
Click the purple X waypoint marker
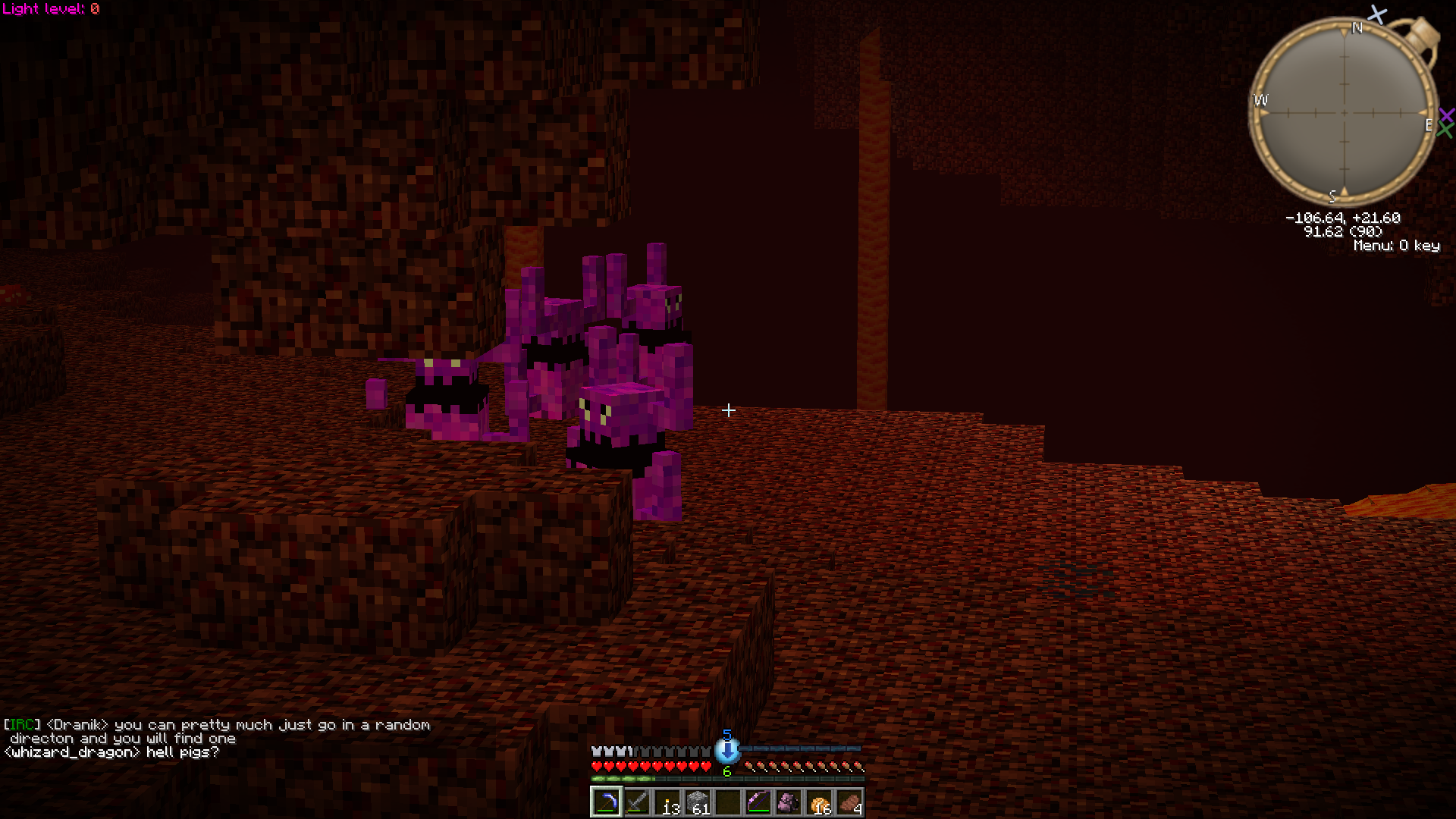[1446, 115]
